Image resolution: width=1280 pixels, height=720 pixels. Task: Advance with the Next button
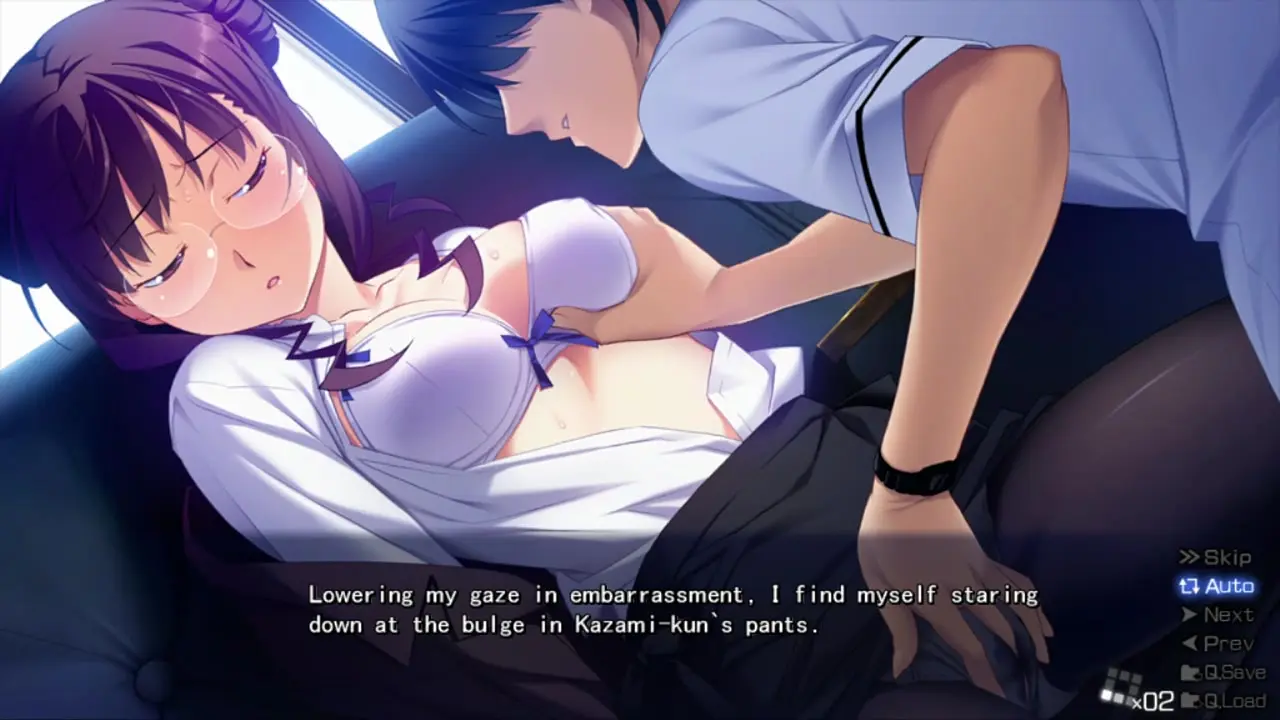click(x=1216, y=615)
